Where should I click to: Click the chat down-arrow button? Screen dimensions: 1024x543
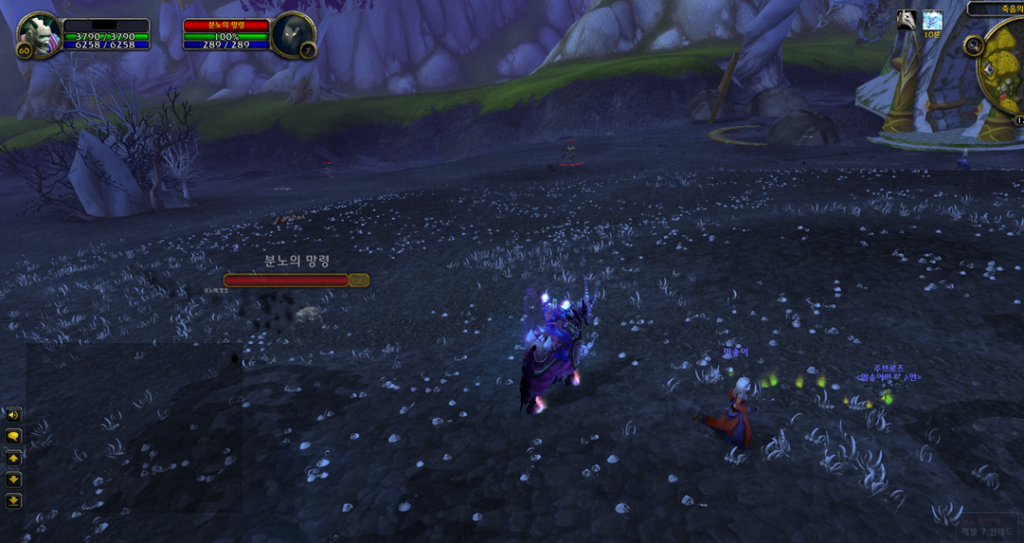(x=14, y=479)
